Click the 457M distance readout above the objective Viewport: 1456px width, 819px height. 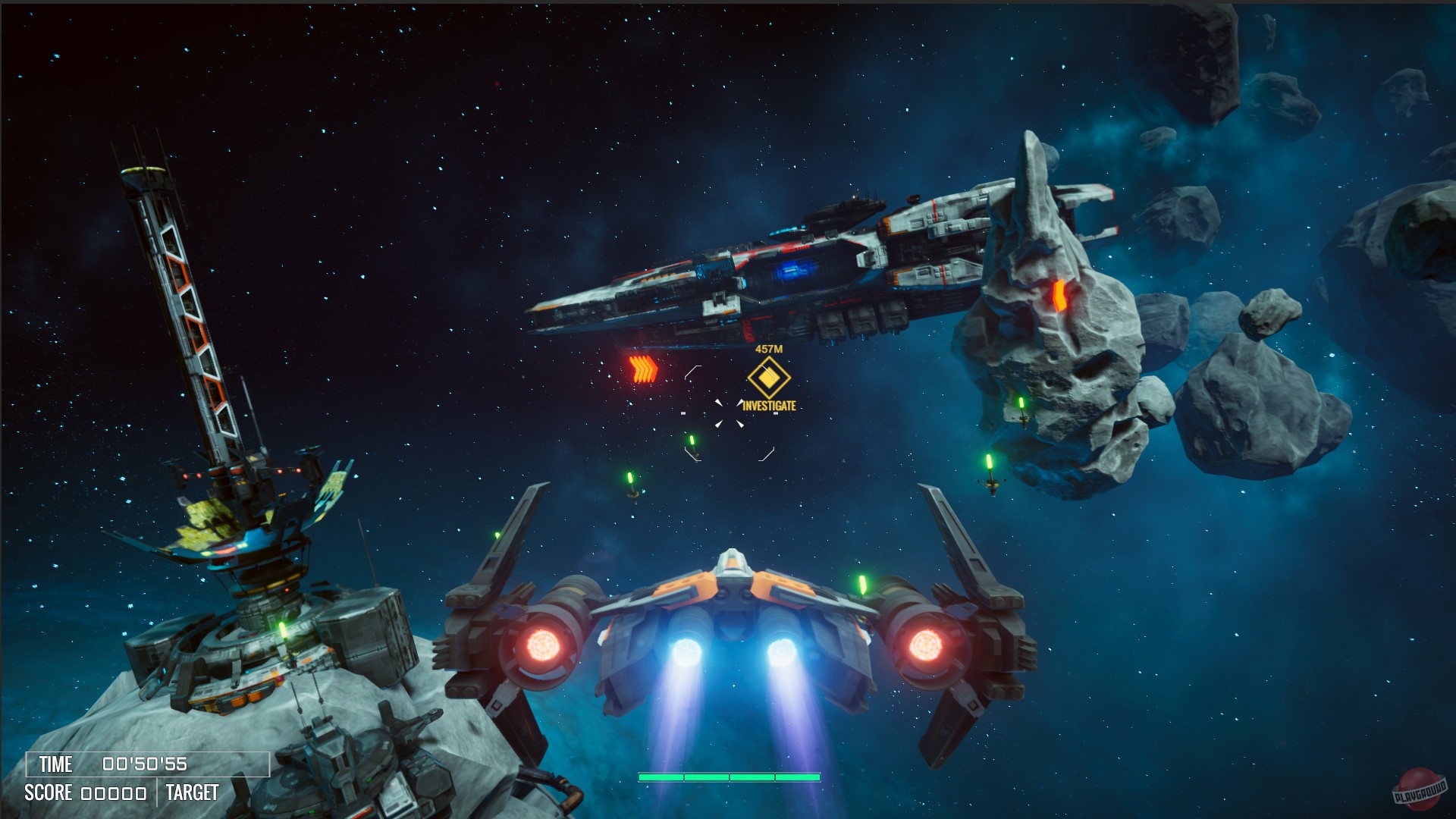click(x=767, y=349)
